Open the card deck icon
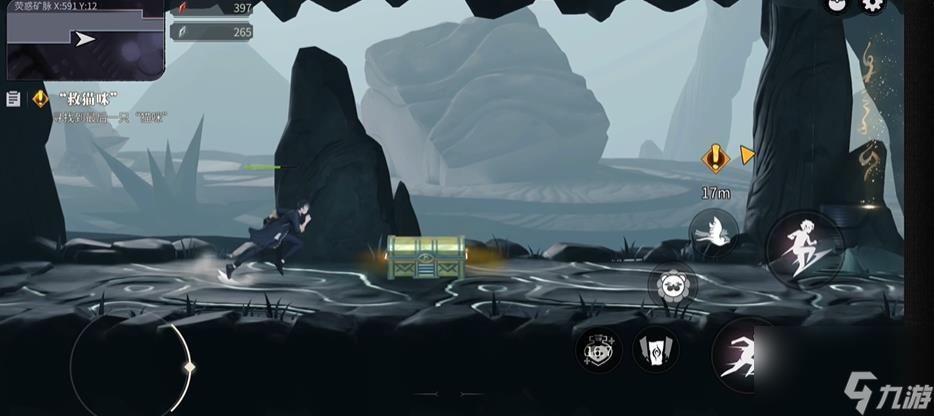Viewport: 934px width, 416px height. [656, 350]
